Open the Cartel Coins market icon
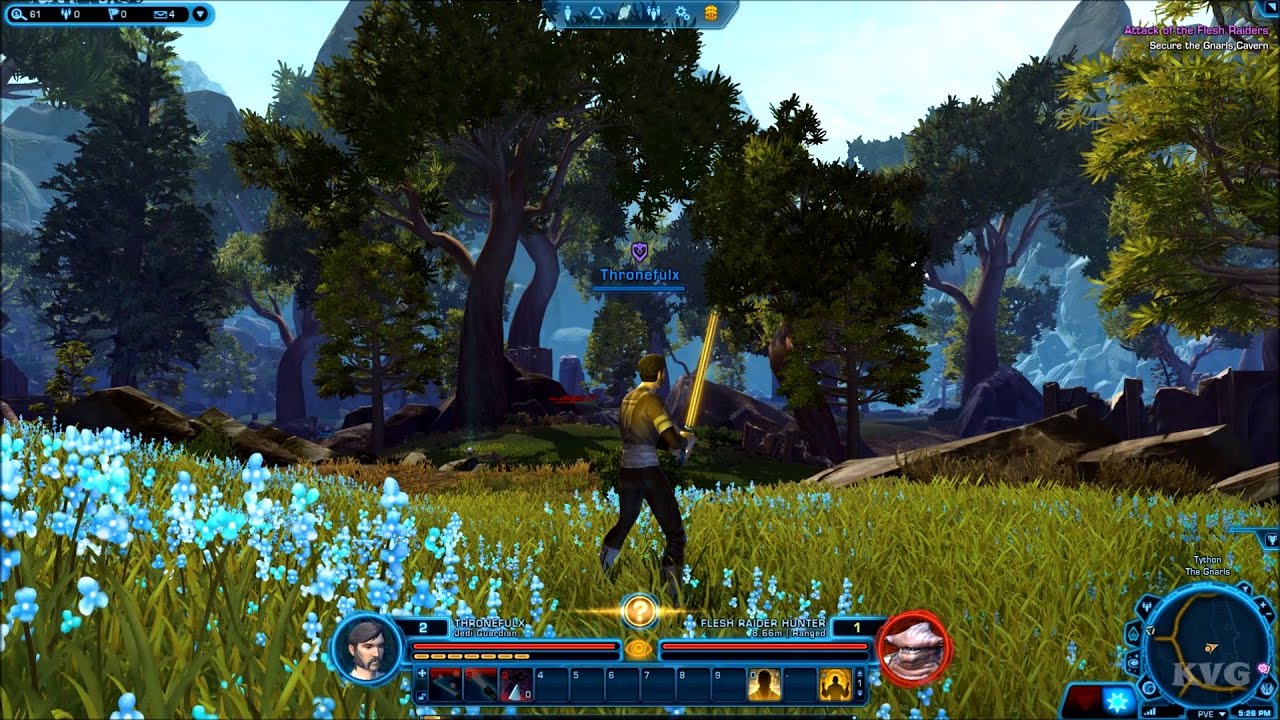The height and width of the screenshot is (720, 1280). 711,12
